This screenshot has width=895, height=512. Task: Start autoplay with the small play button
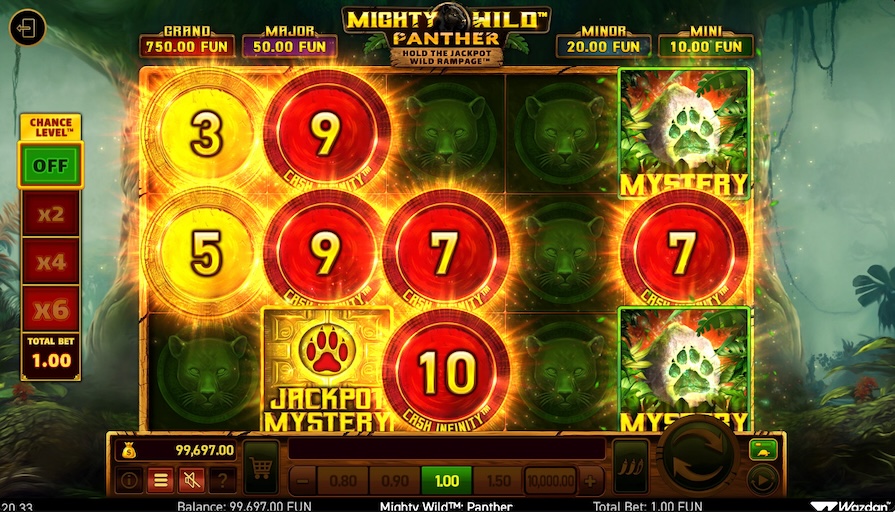[x=762, y=481]
